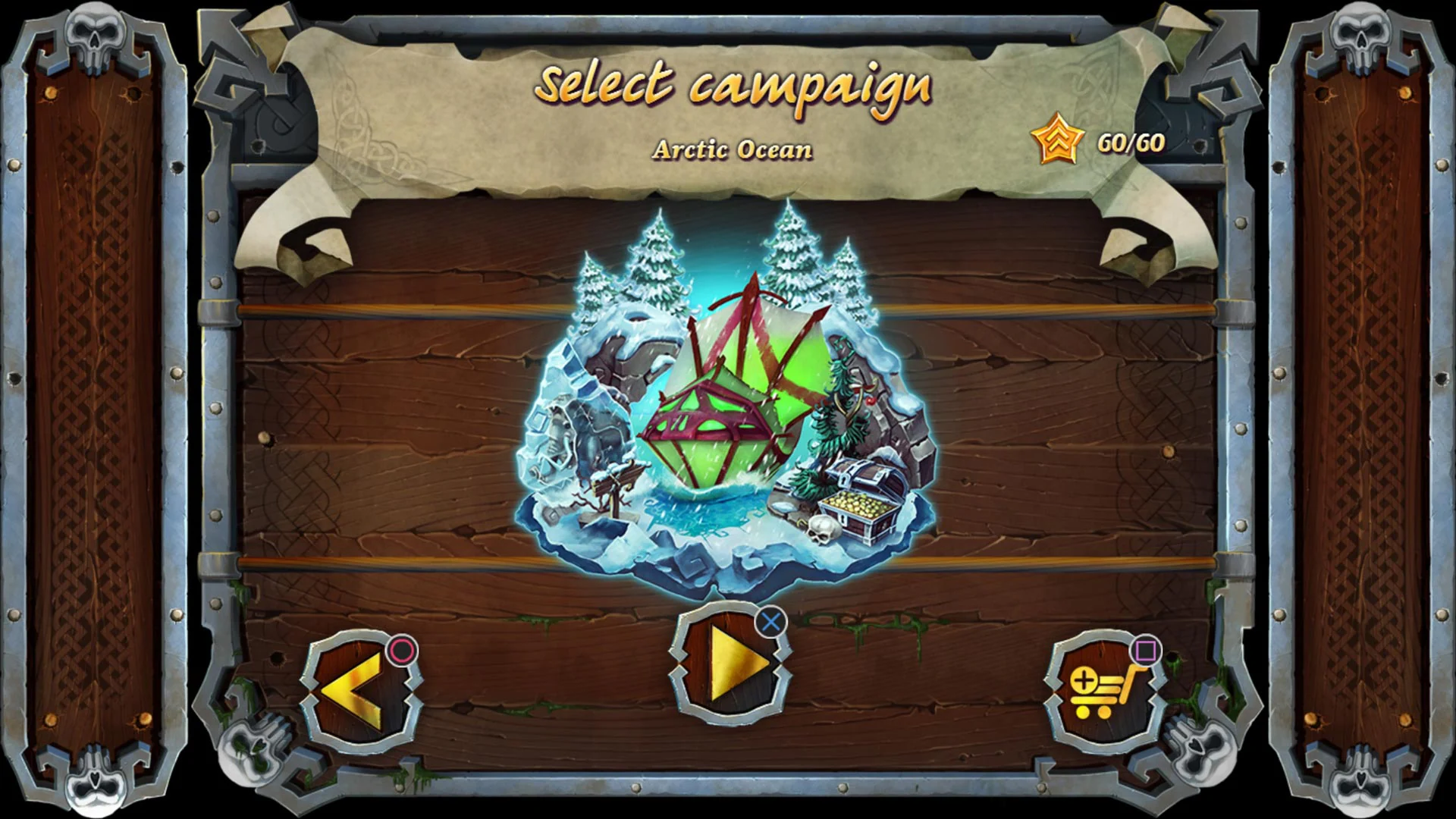Click the skull on the island shore
The height and width of the screenshot is (819, 1456).
pos(823,531)
